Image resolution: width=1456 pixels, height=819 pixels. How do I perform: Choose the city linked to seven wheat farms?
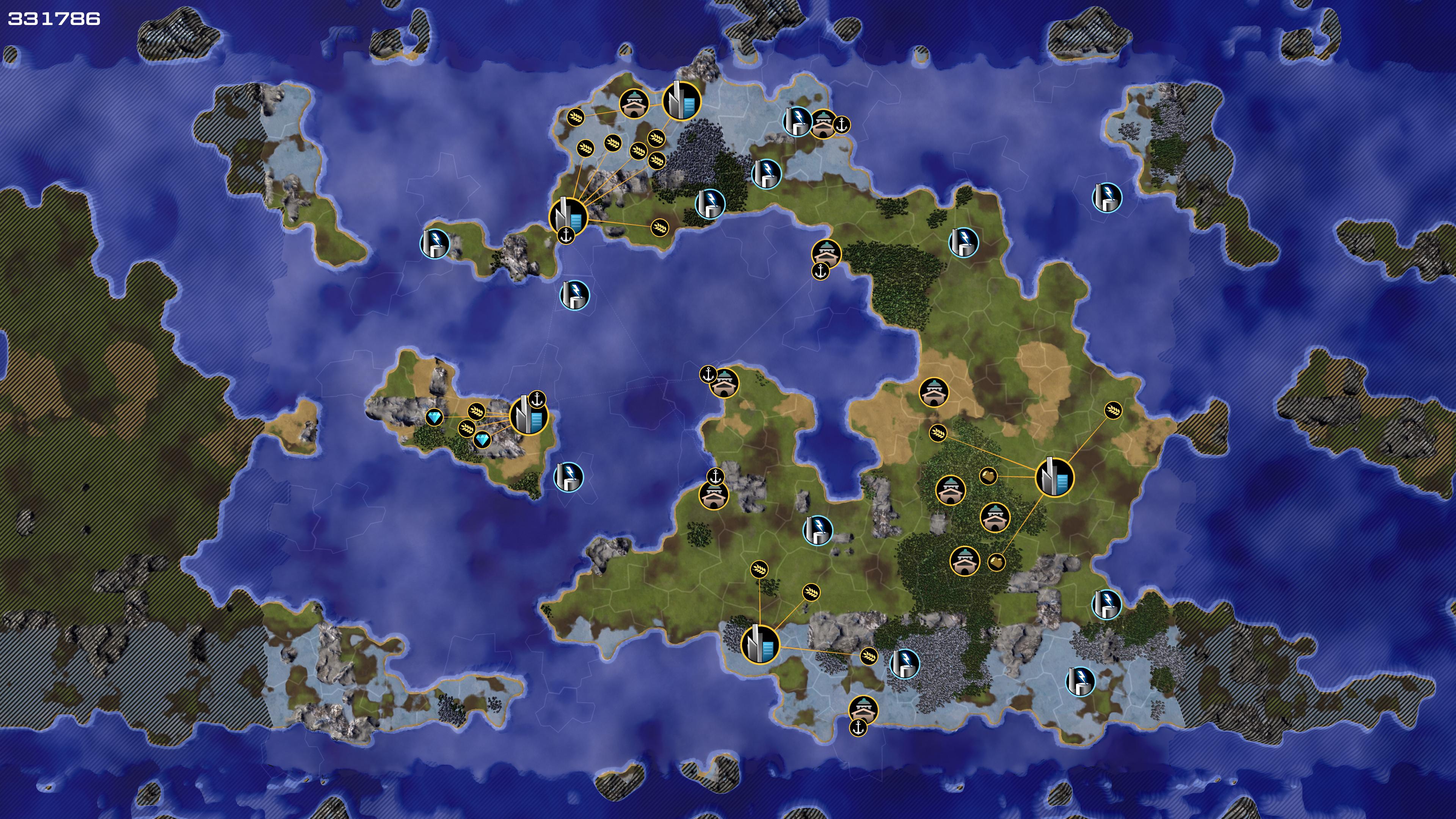tap(568, 216)
